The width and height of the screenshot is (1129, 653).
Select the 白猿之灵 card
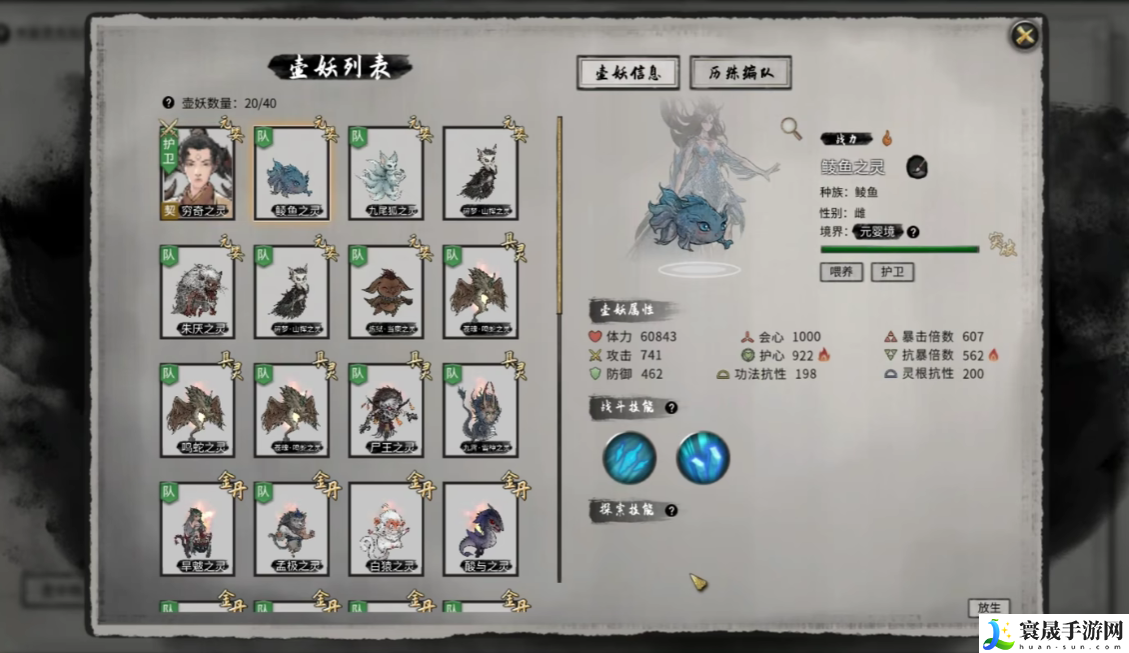click(x=385, y=529)
